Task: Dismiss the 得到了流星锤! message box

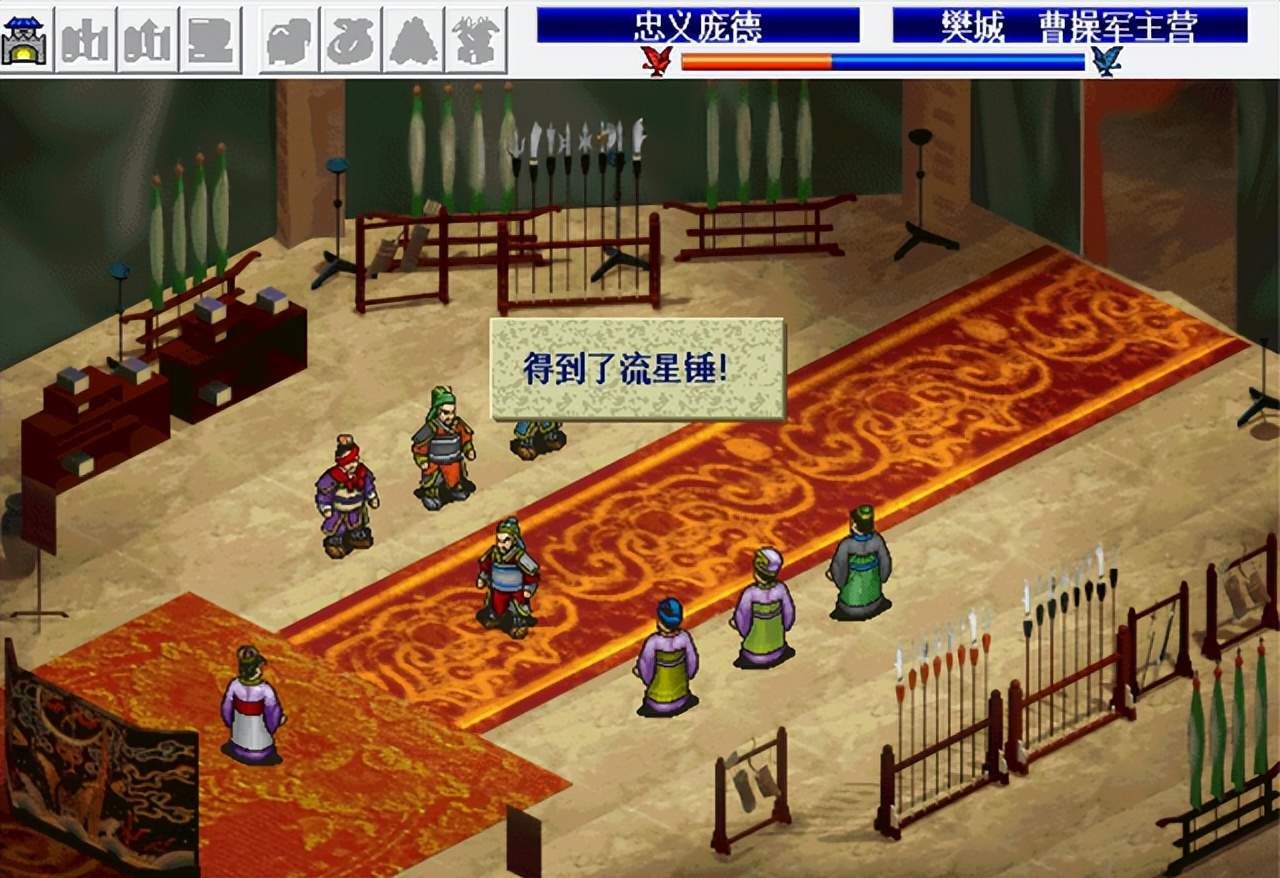Action: point(637,369)
